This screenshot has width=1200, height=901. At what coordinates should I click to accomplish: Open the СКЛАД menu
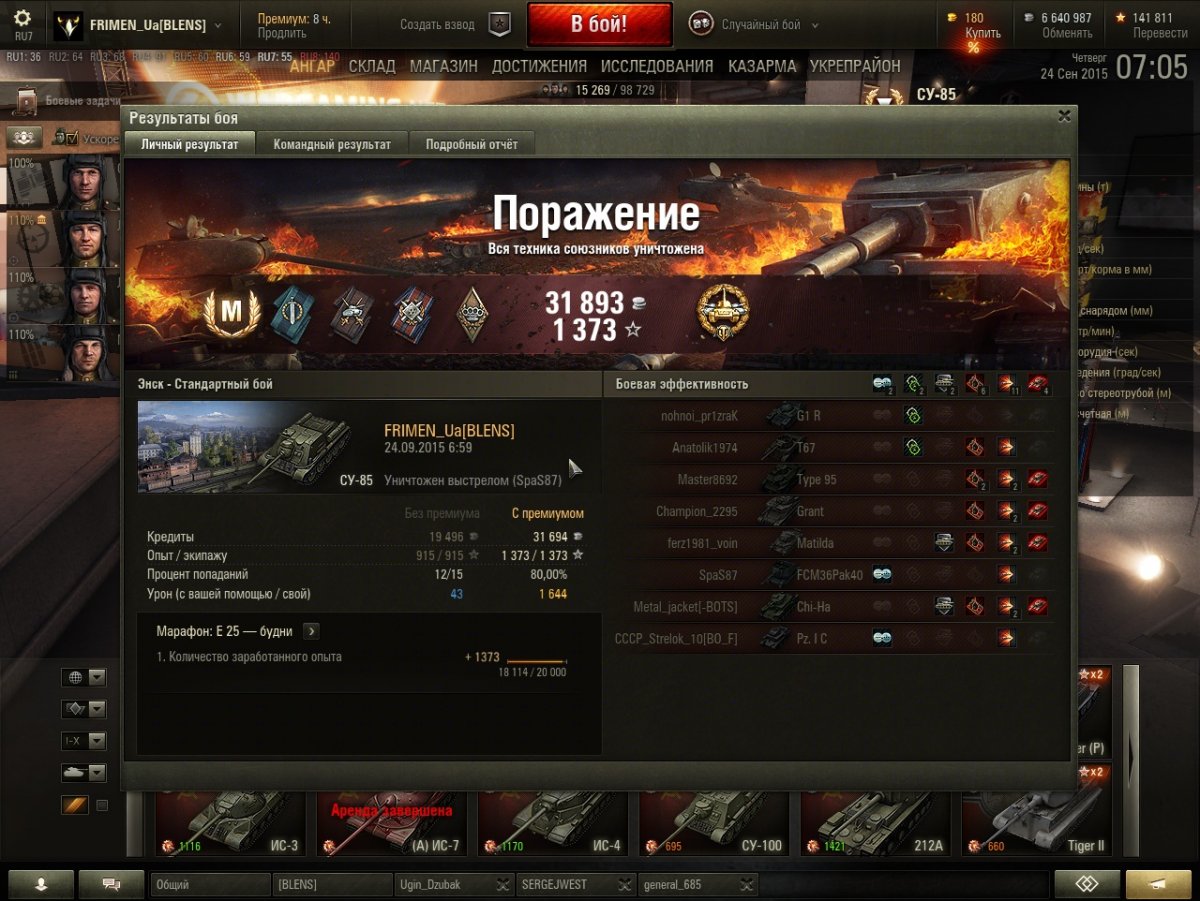pyautogui.click(x=374, y=67)
